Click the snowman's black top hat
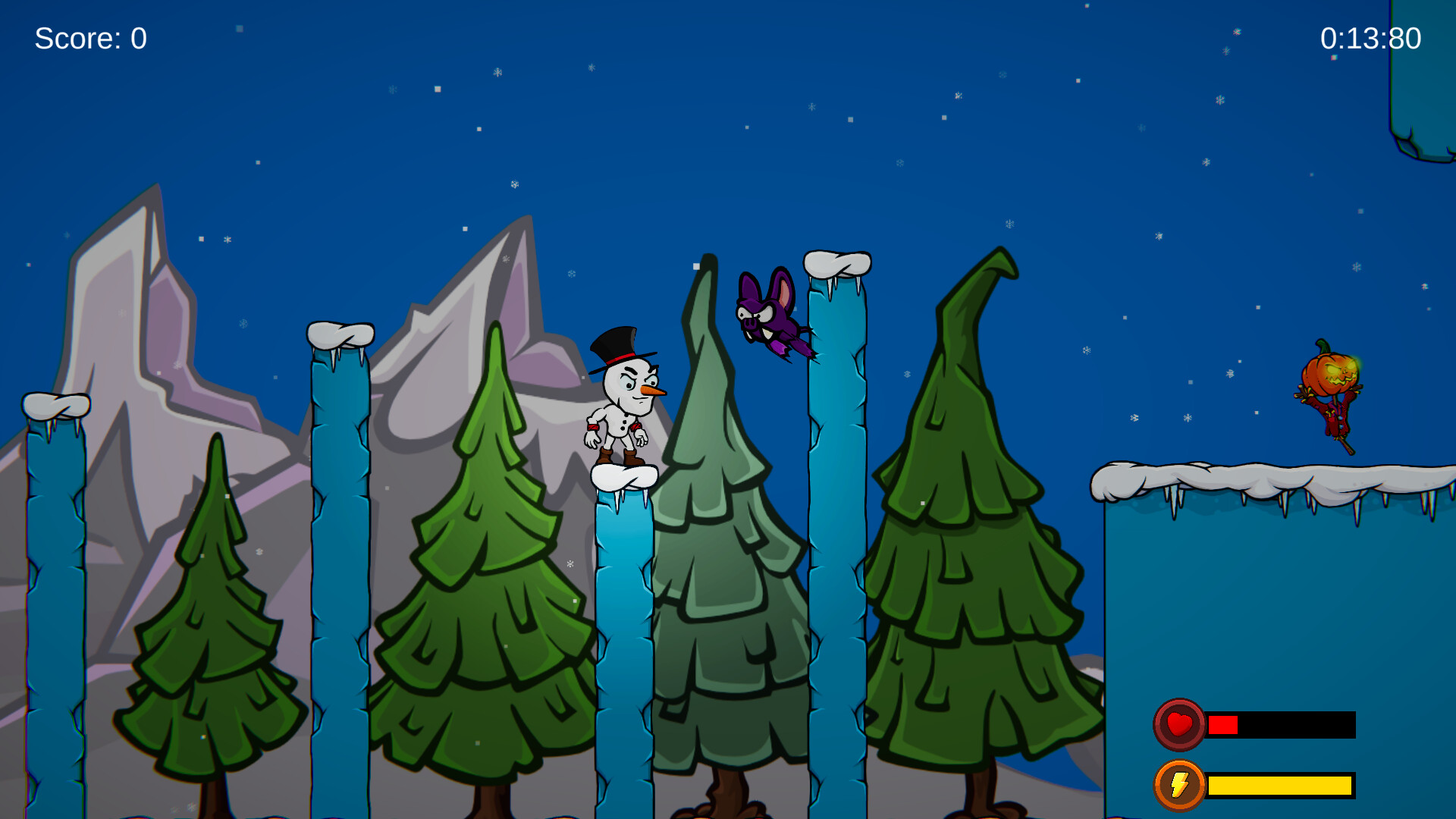 click(x=618, y=345)
